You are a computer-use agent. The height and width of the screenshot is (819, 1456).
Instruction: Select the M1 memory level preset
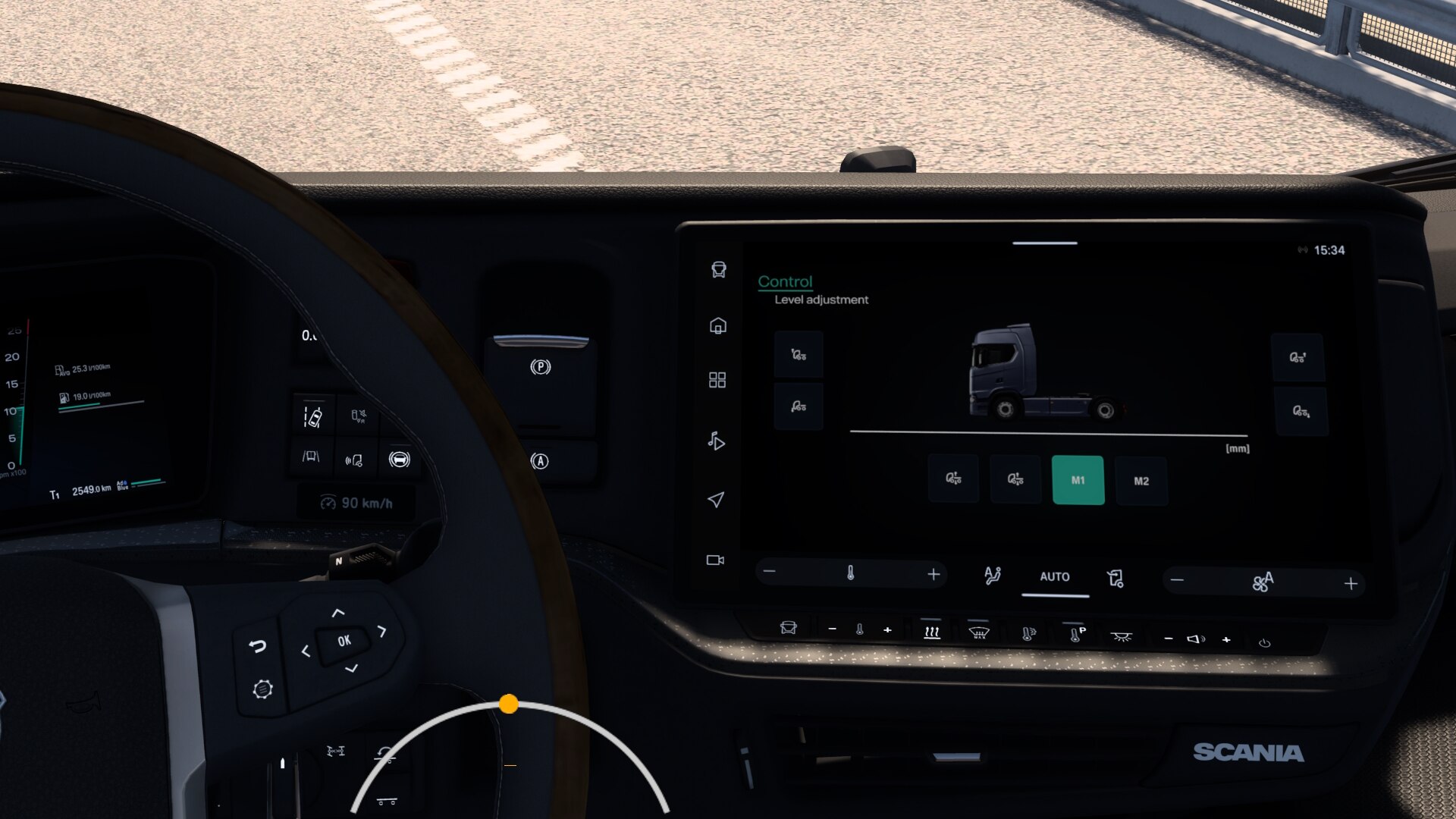[x=1078, y=480]
